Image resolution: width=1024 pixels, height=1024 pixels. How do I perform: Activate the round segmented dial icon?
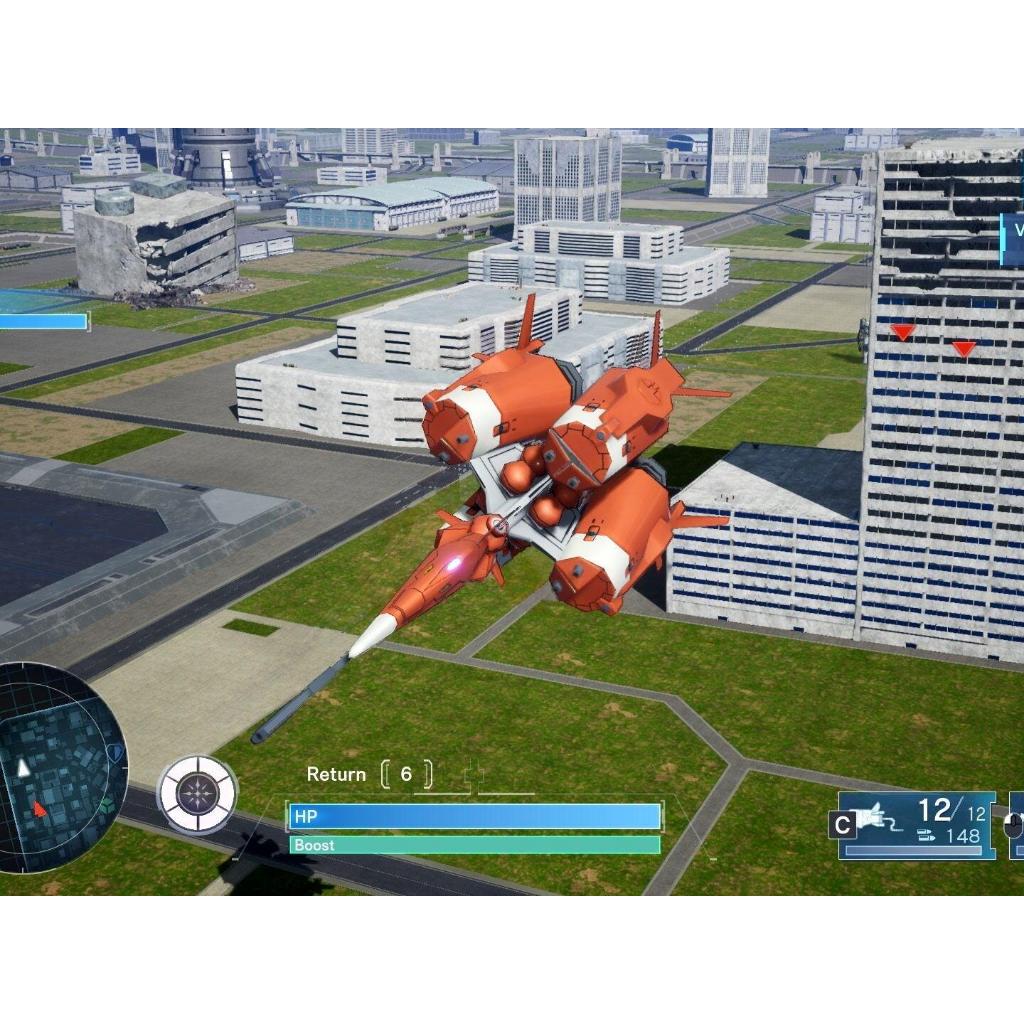[x=197, y=795]
